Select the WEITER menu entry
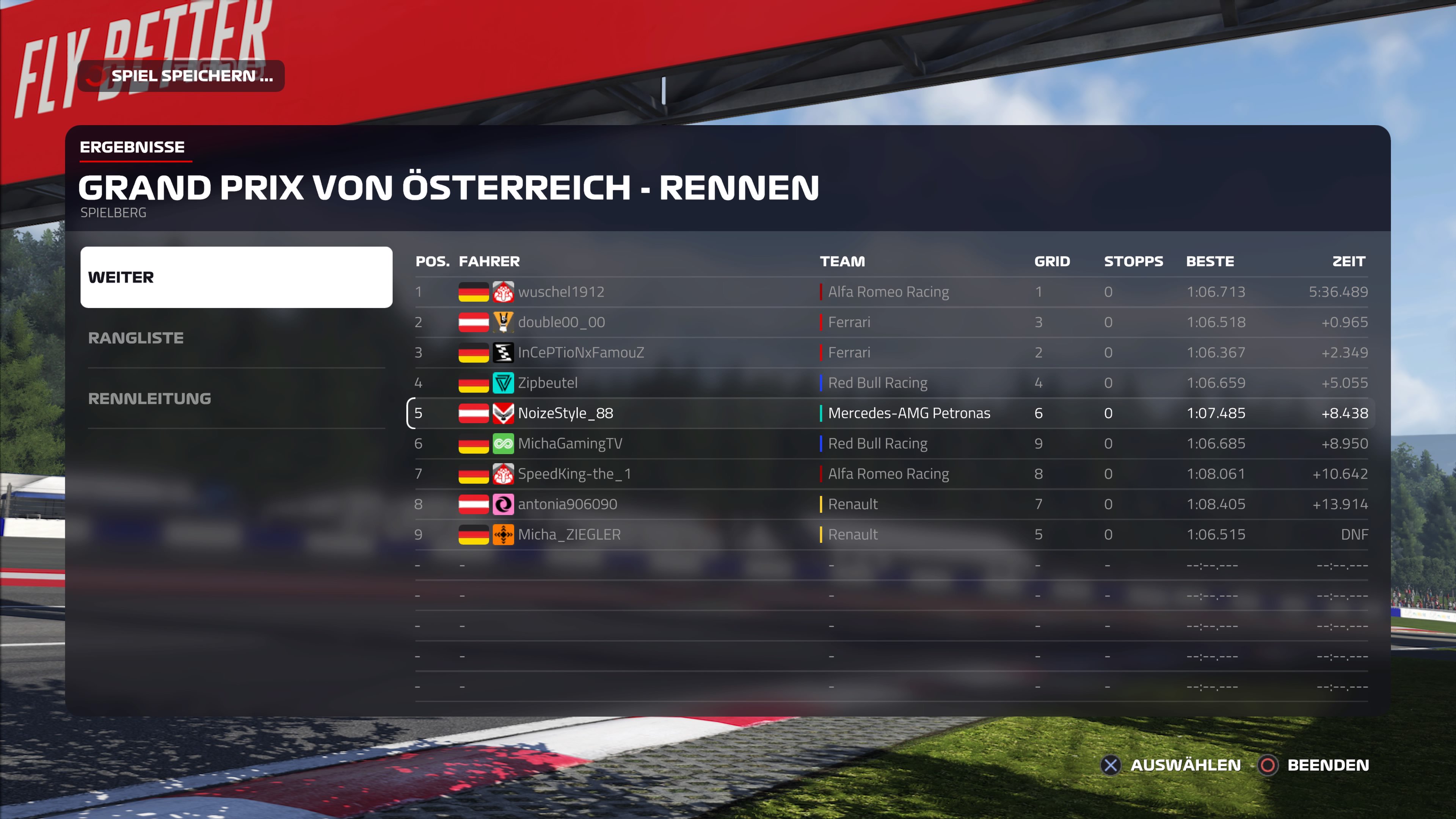1456x819 pixels. click(236, 277)
